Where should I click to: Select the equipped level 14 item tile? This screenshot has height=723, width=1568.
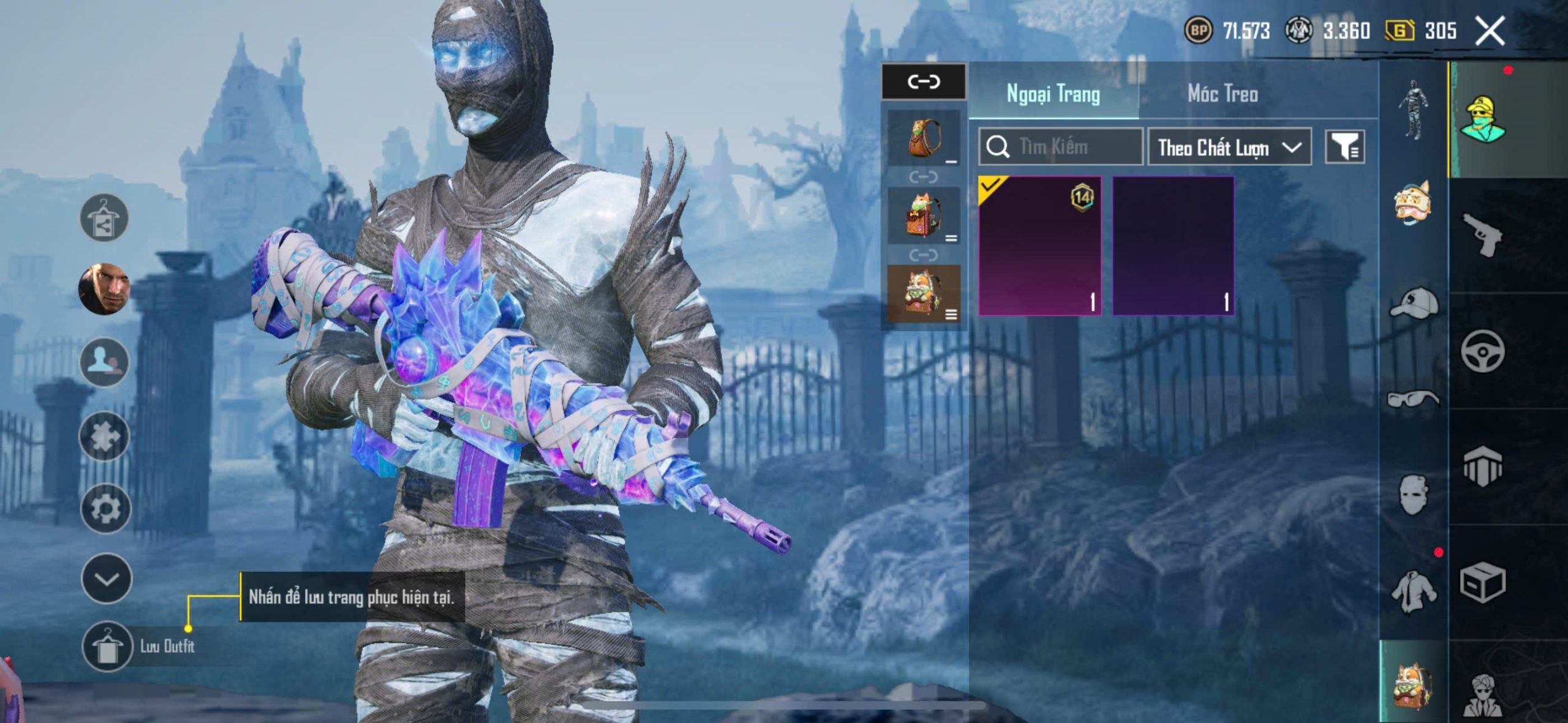[1039, 246]
